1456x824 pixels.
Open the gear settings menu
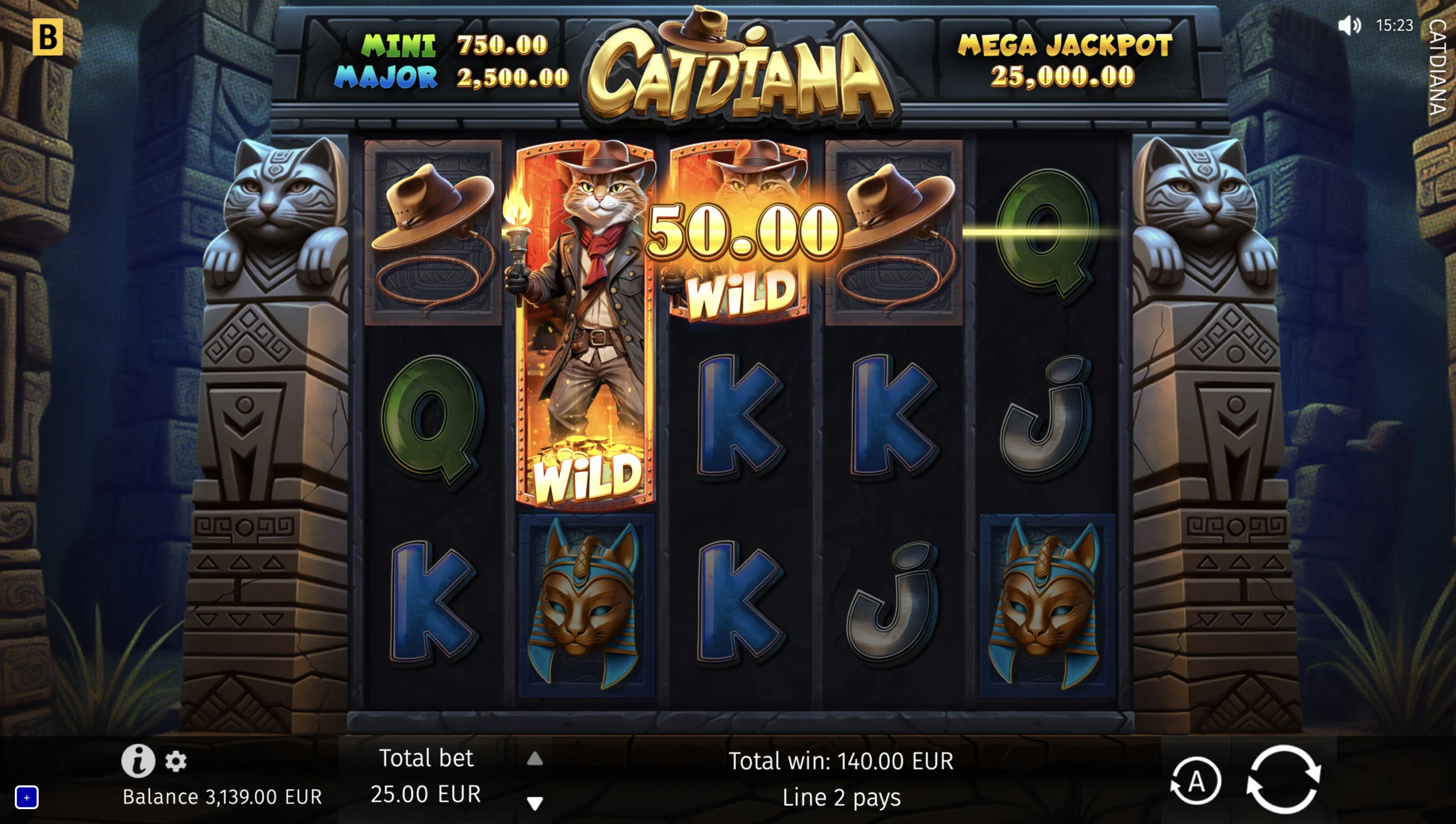coord(176,761)
